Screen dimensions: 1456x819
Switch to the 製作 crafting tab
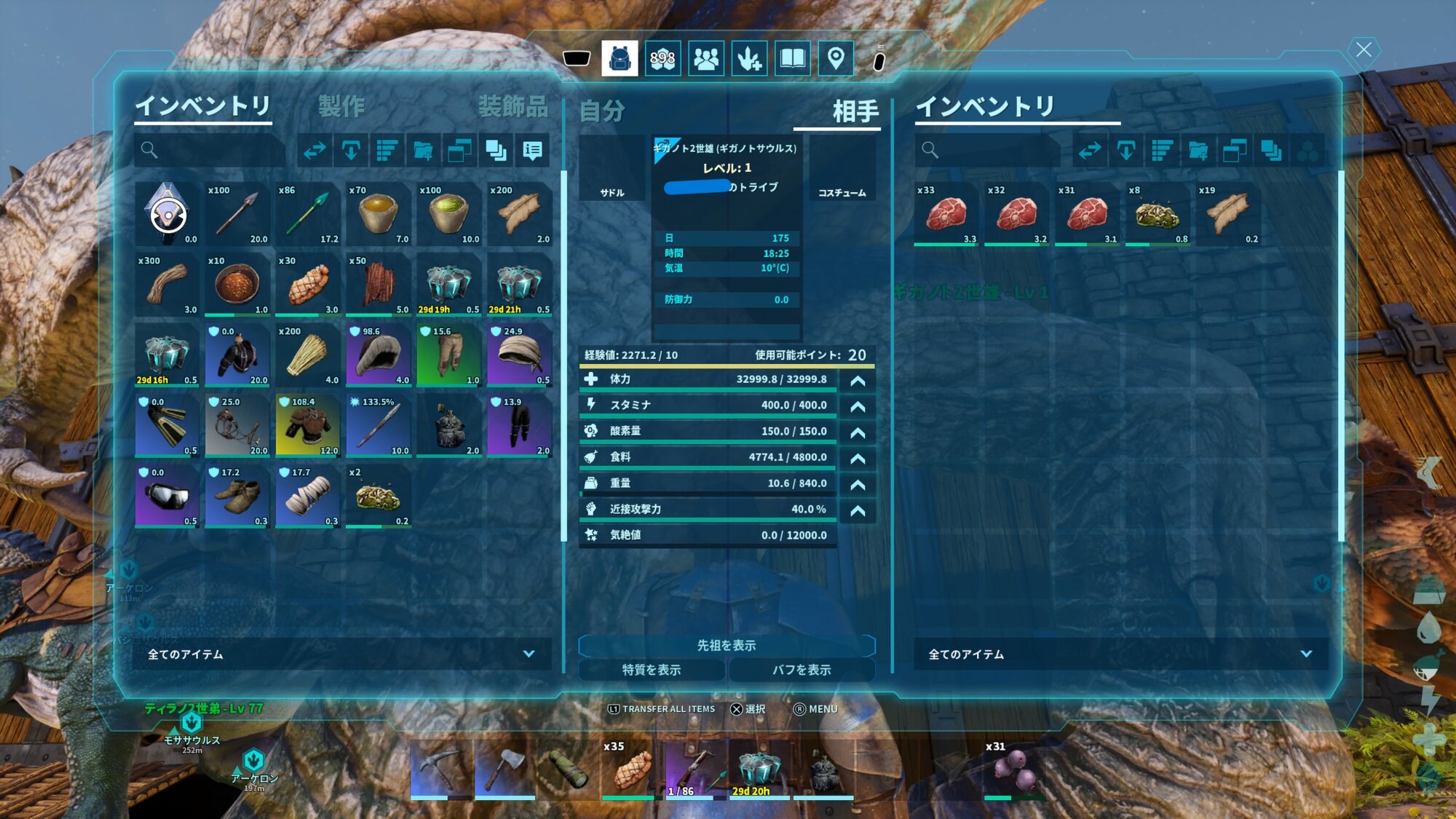click(x=341, y=107)
